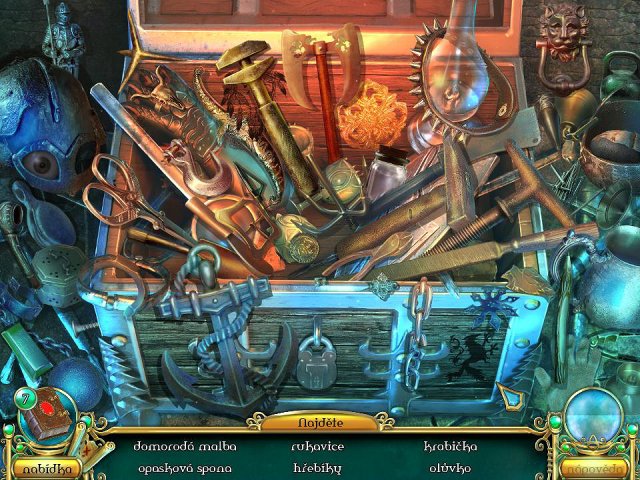640x480 pixels.
Task: Click the 'krabička' word in the list
Action: click(450, 446)
